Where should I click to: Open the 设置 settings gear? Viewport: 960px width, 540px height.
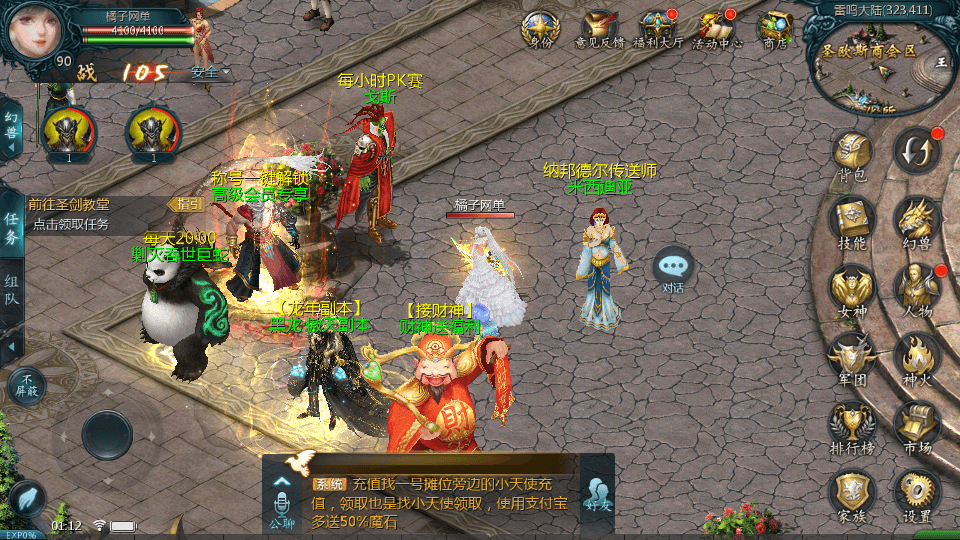[916, 493]
